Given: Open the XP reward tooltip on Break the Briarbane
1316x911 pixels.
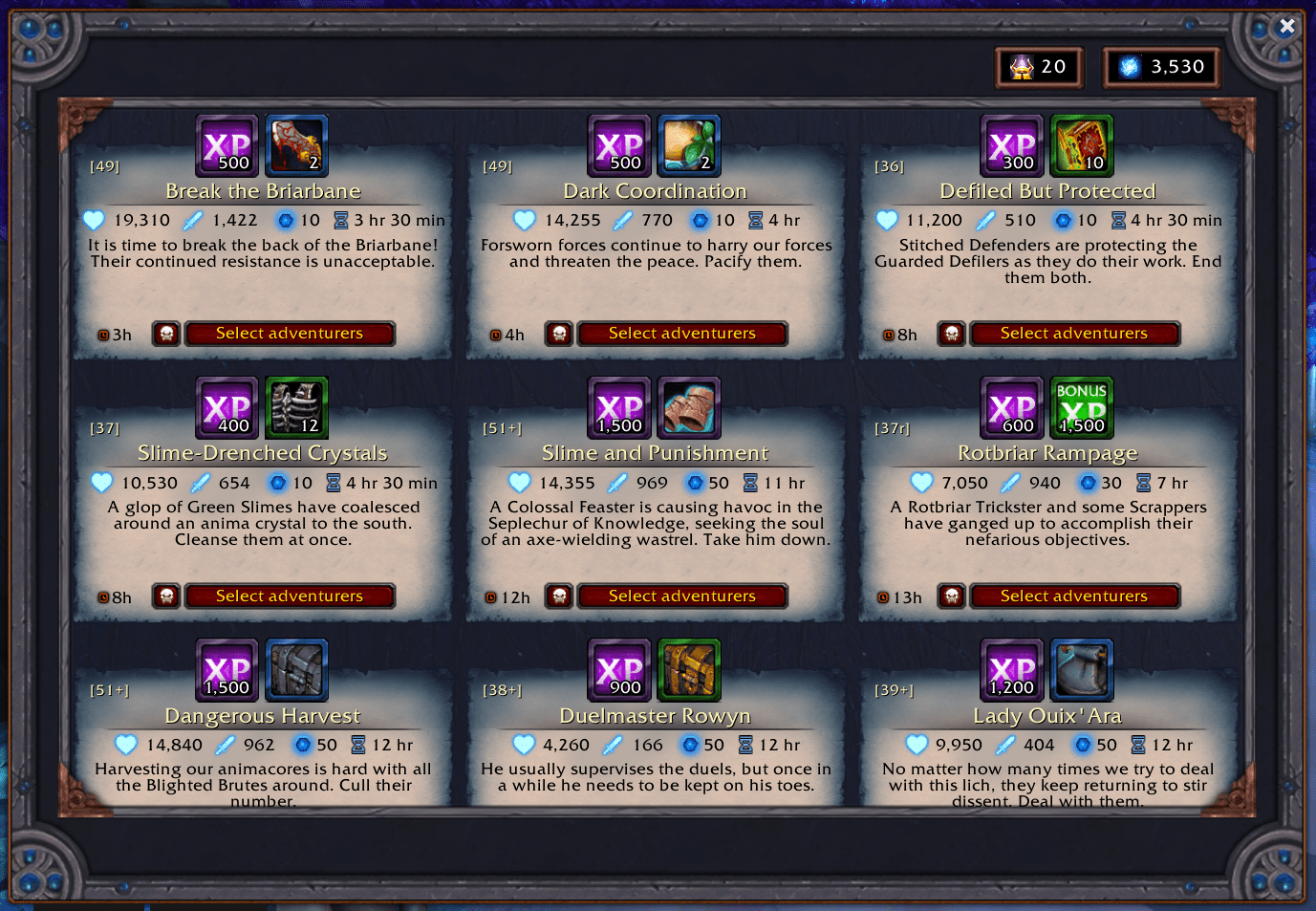Looking at the screenshot, I should point(227,145).
